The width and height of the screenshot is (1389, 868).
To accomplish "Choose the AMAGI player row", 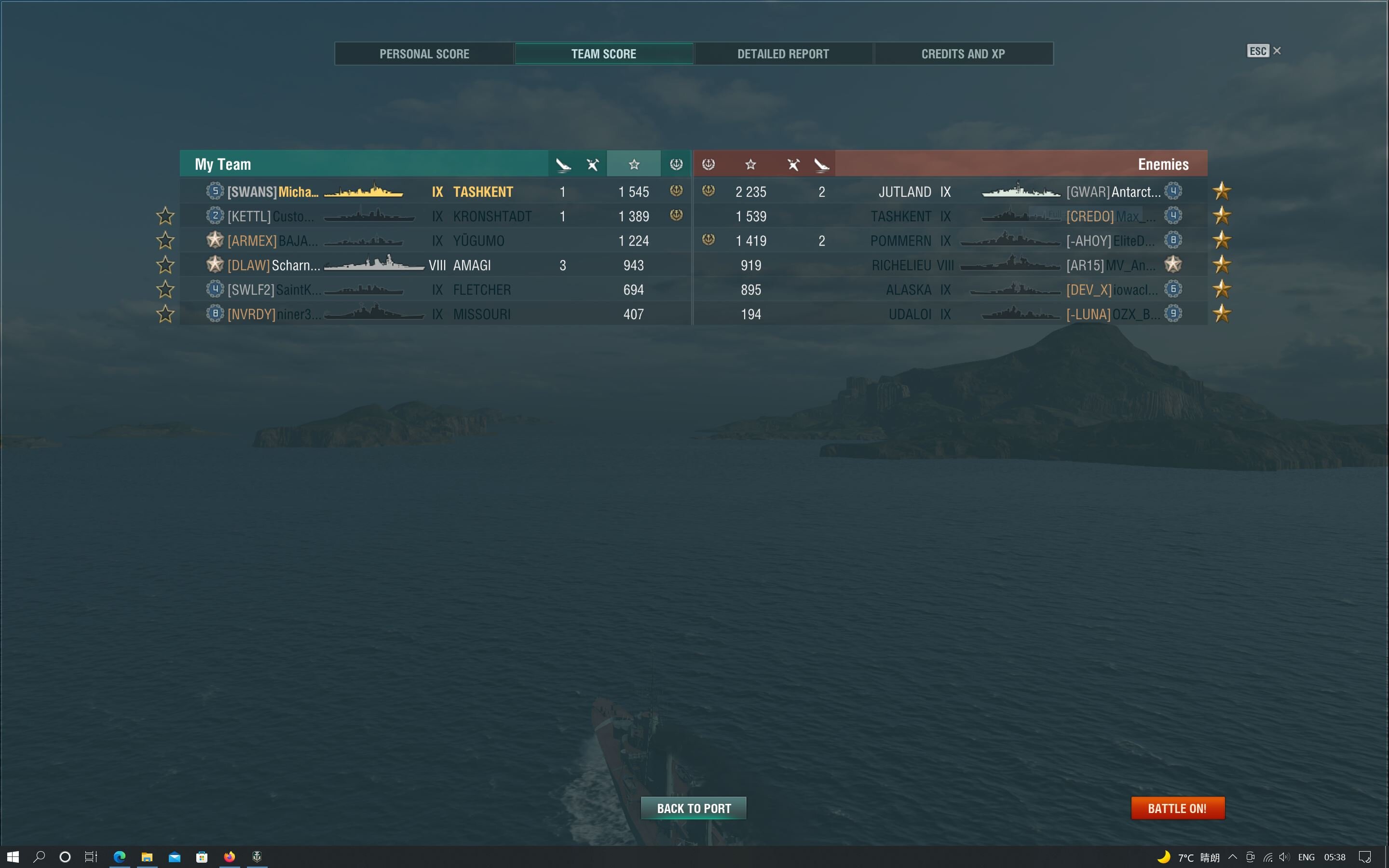I will [435, 265].
